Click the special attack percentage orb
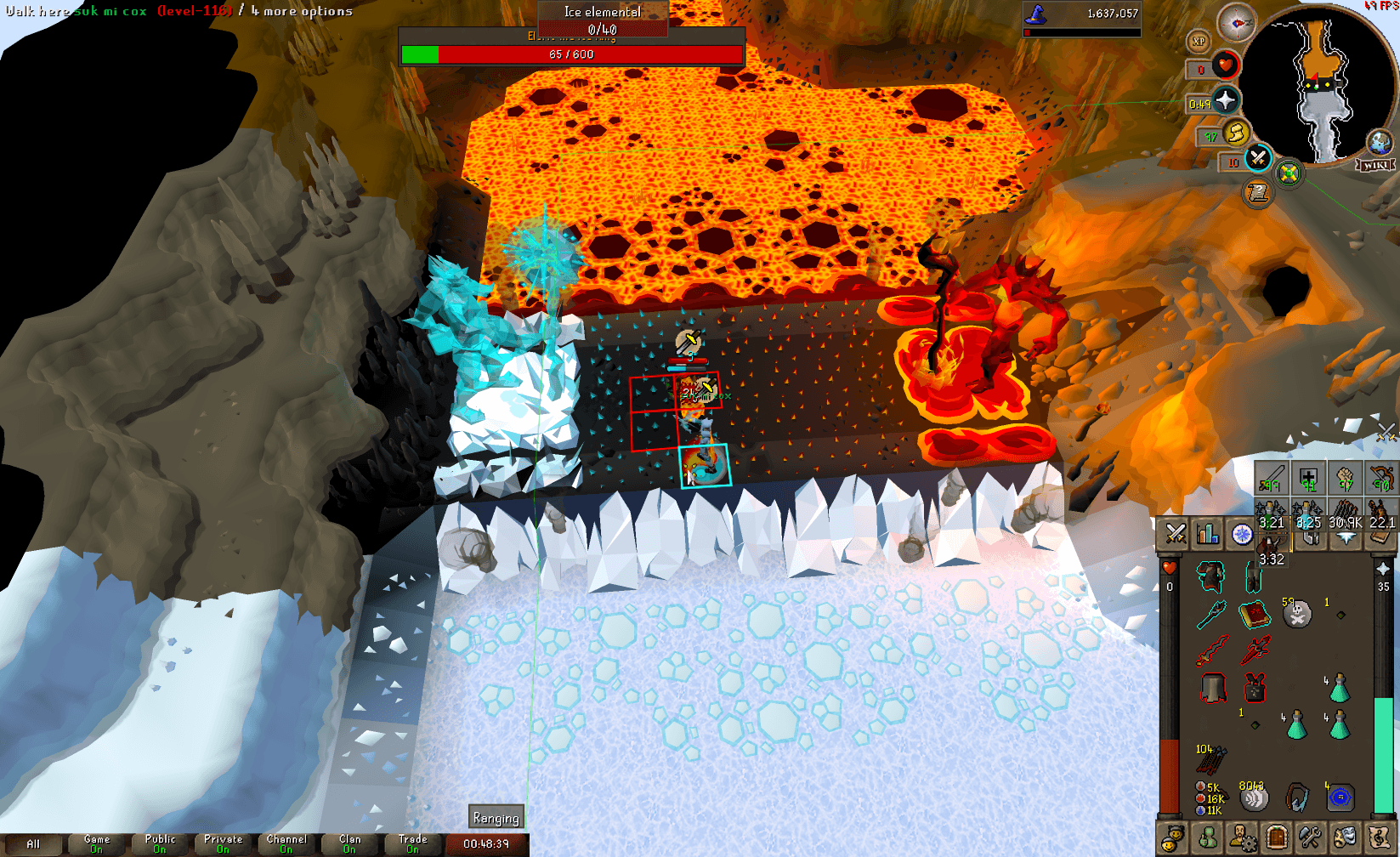1400x857 pixels. [1257, 158]
